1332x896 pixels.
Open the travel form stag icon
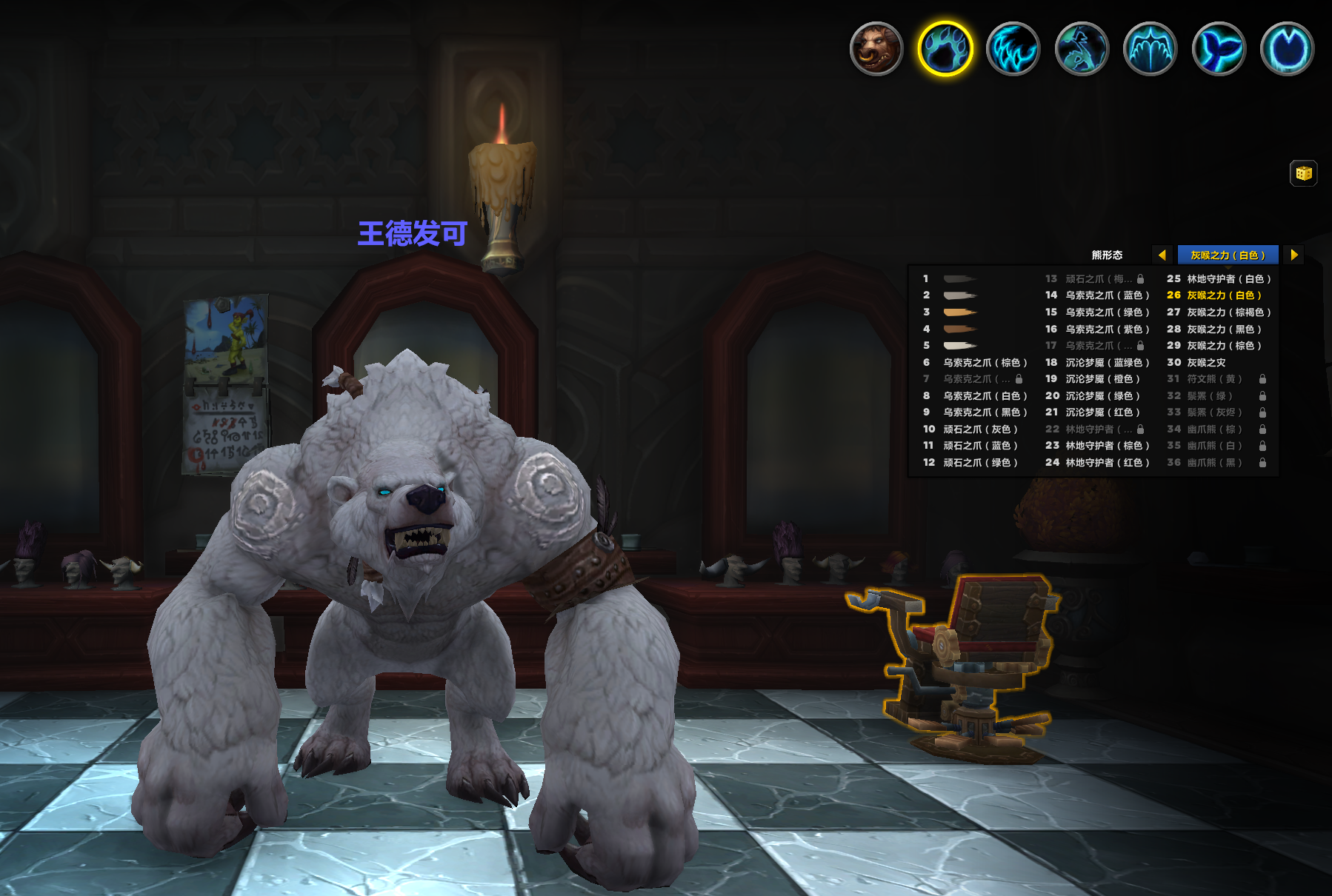pos(1082,49)
